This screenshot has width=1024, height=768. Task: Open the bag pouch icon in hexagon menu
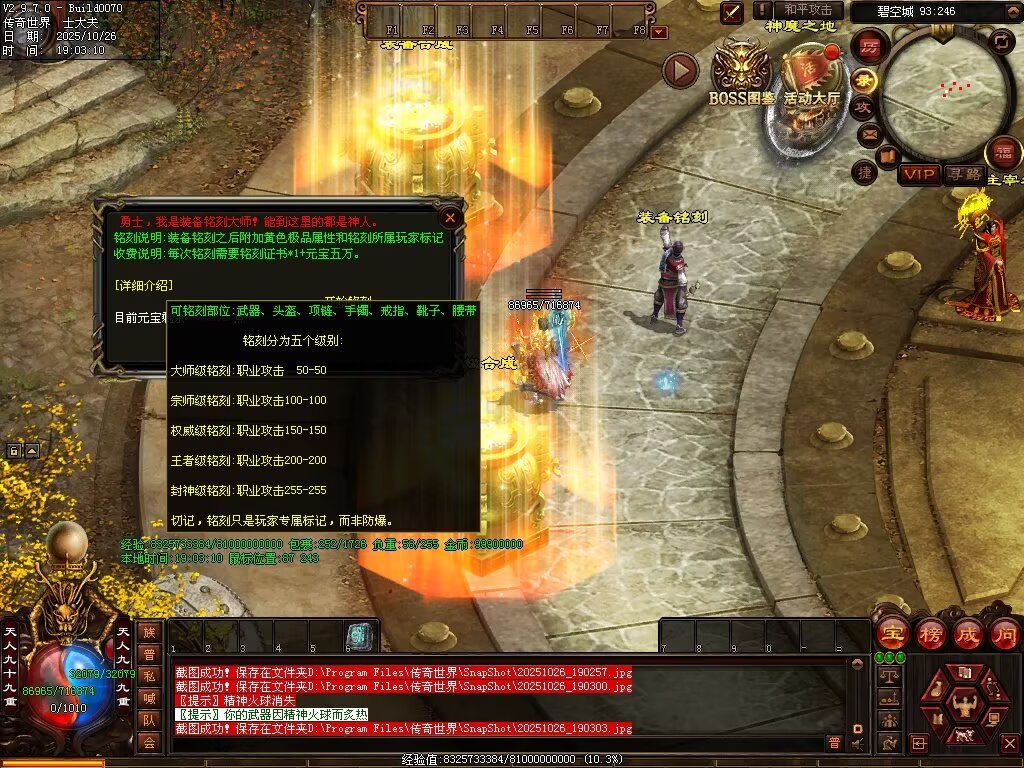(x=936, y=687)
